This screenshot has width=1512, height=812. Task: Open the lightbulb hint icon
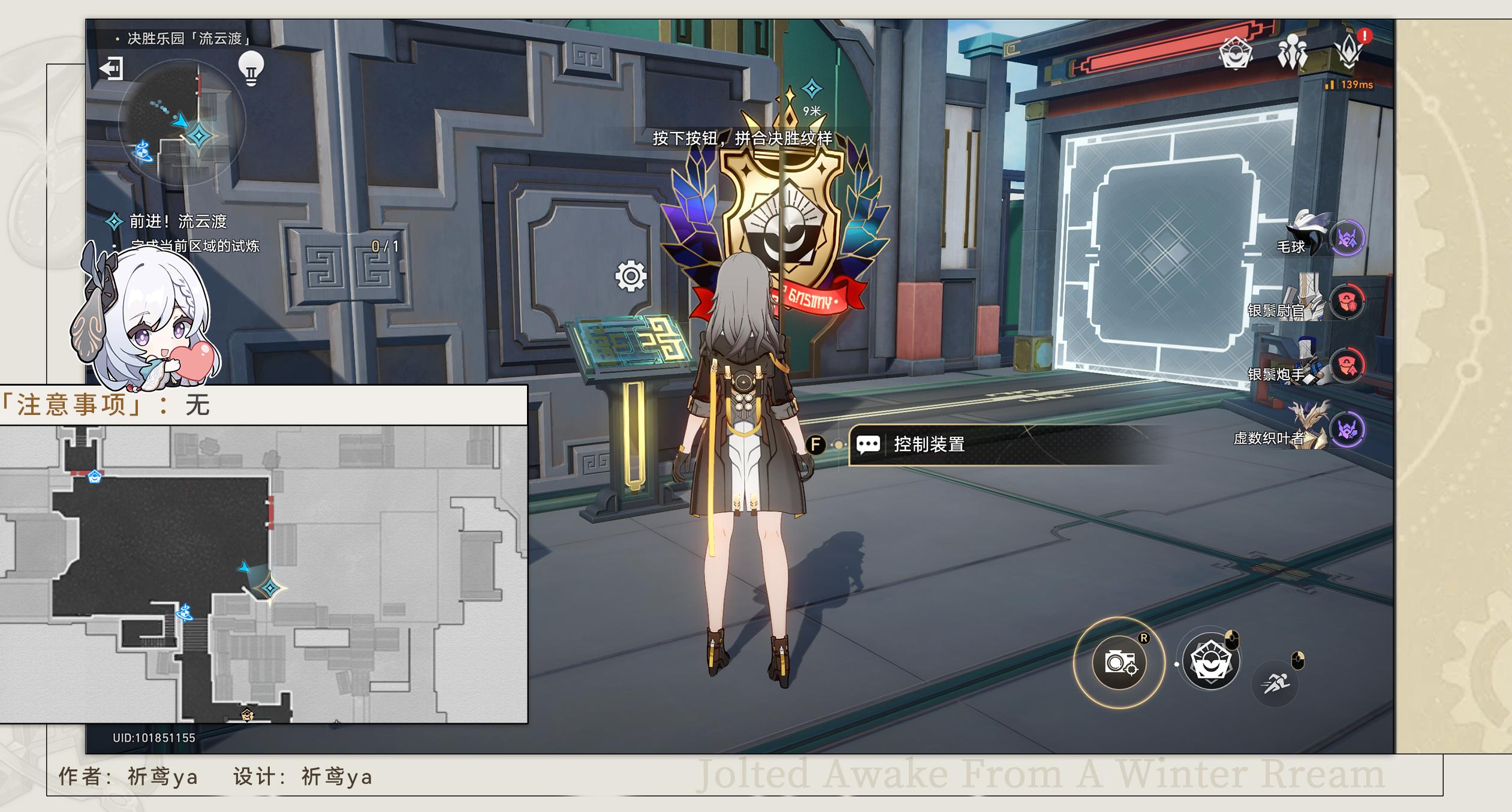coord(251,68)
